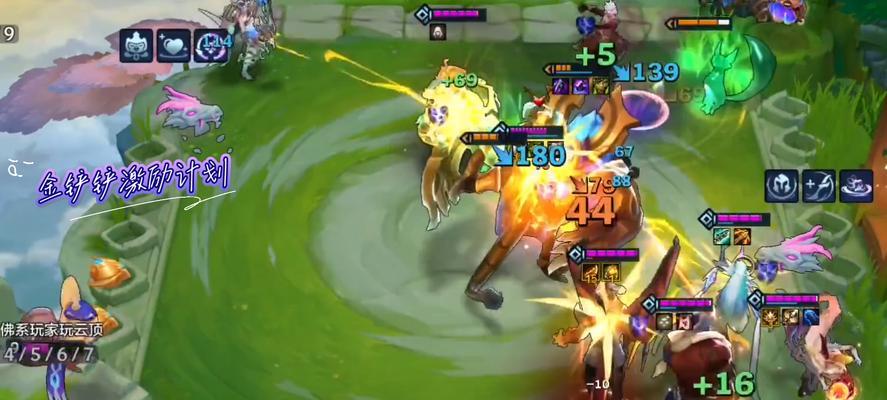This screenshot has height=400, width=887.
Task: Inspect the helmet augment icon
Action: tap(782, 186)
